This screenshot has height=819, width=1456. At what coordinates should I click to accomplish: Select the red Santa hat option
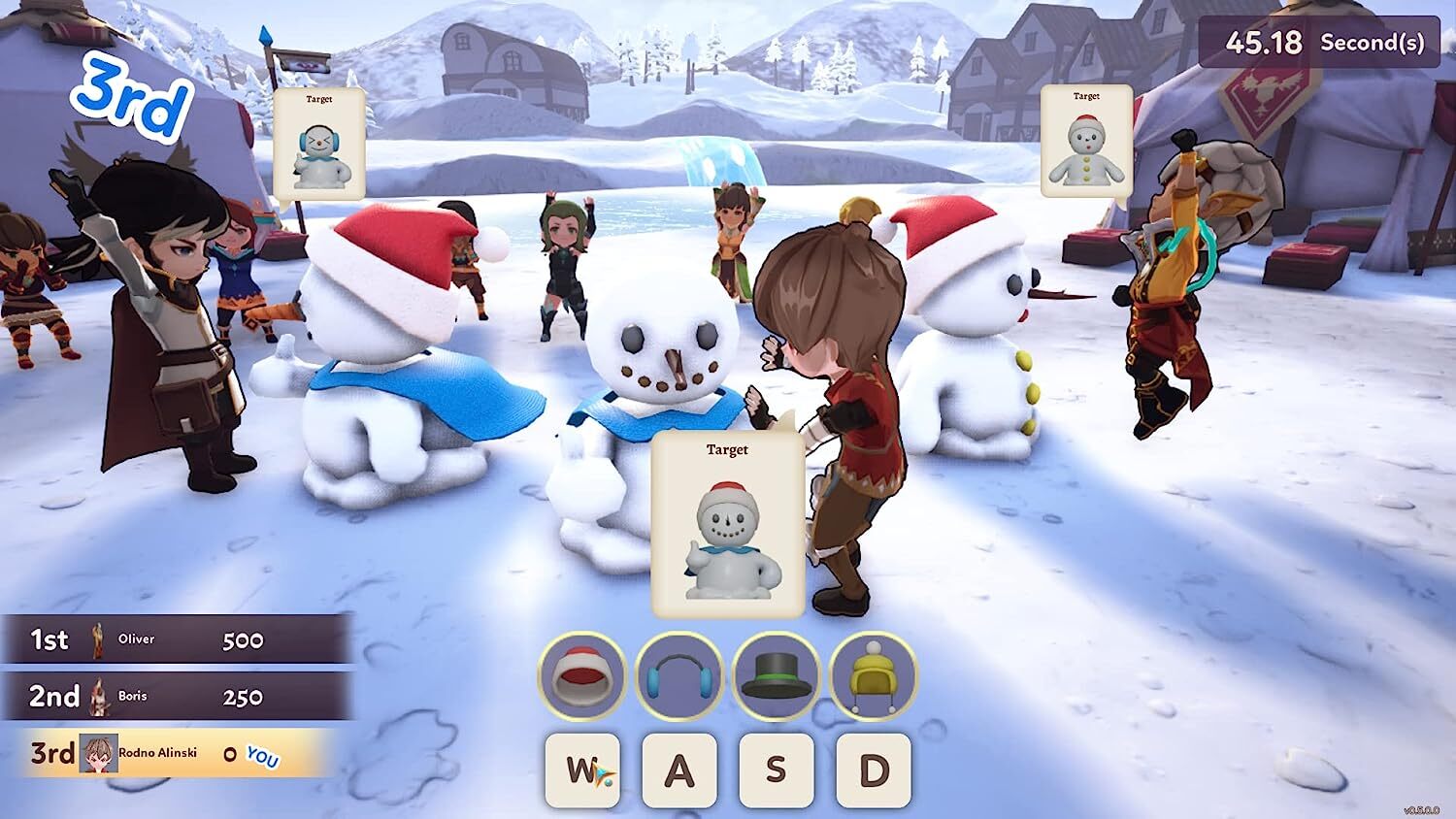coord(581,676)
